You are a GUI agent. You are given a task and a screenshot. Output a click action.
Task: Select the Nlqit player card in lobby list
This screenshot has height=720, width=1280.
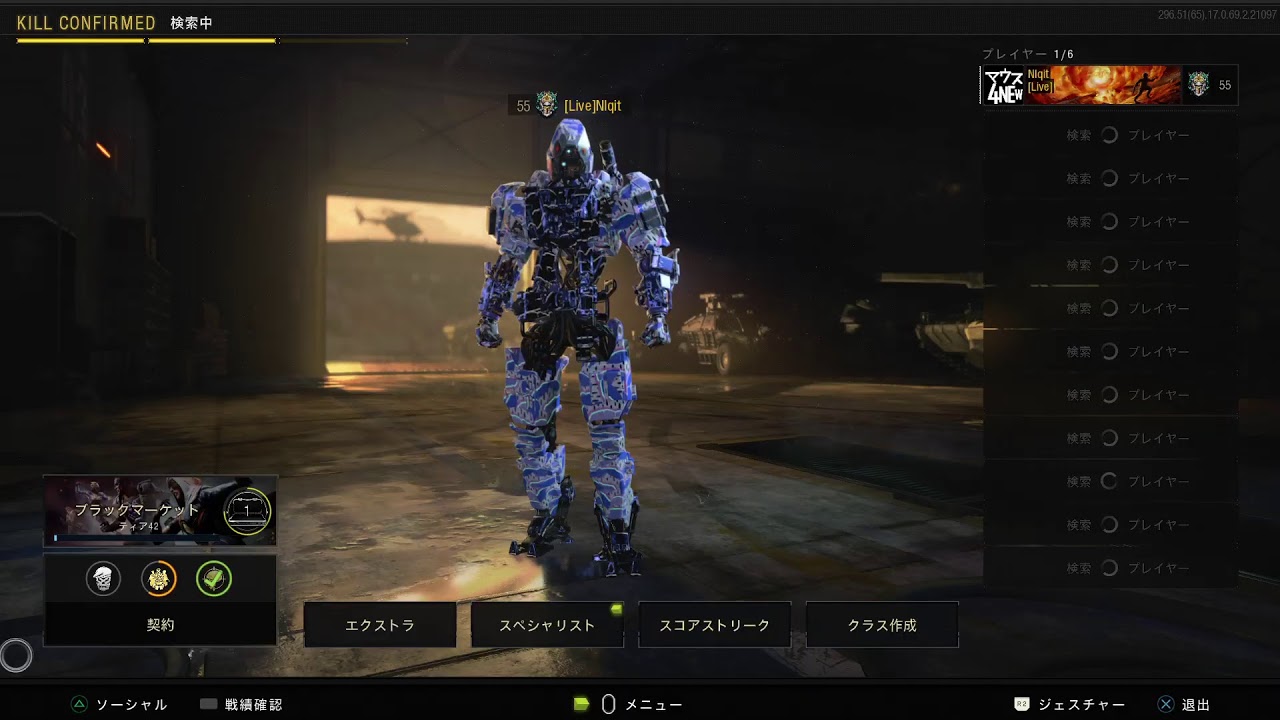(x=1108, y=86)
